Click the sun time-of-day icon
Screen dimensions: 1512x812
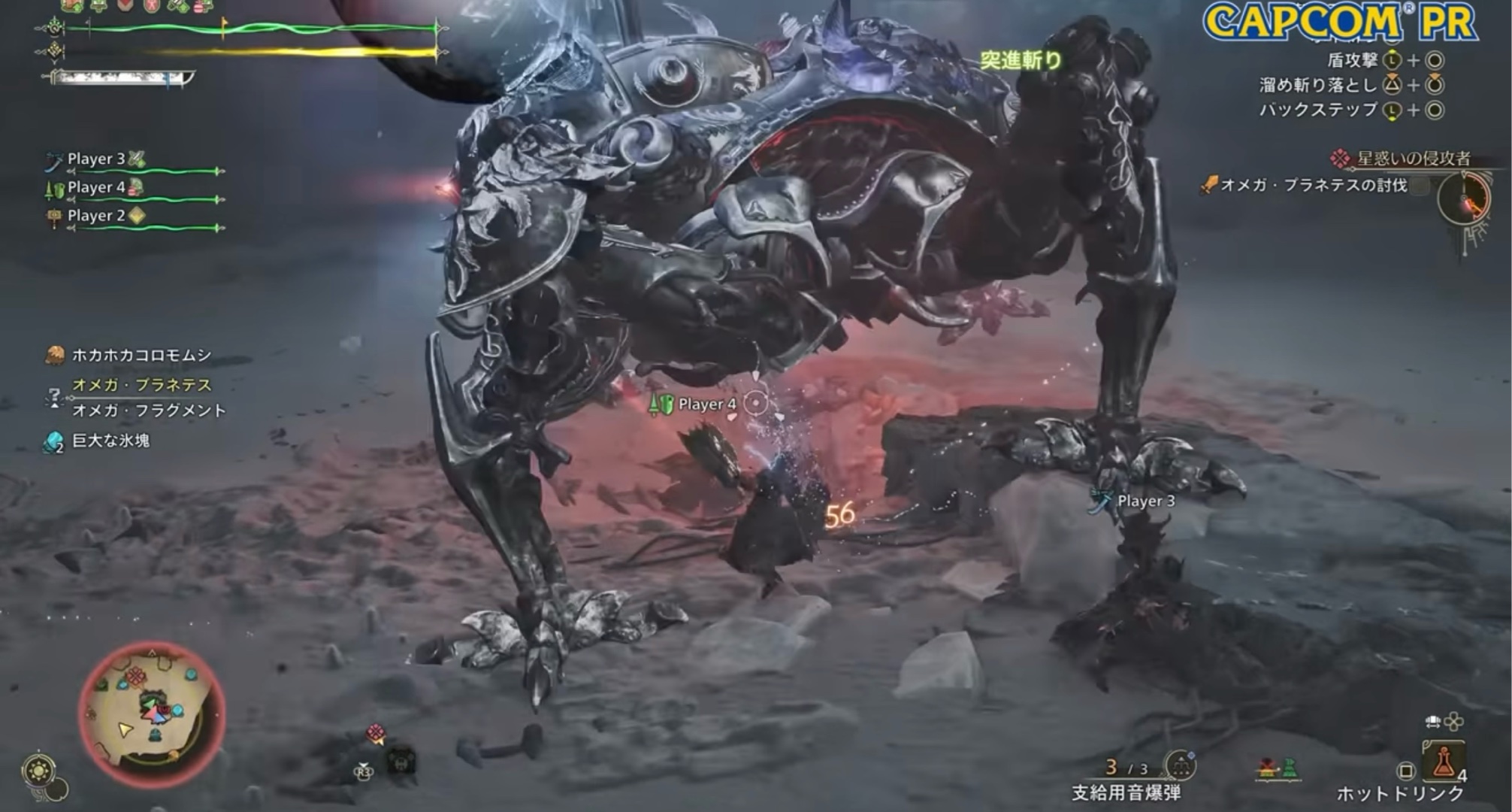pyautogui.click(x=38, y=771)
